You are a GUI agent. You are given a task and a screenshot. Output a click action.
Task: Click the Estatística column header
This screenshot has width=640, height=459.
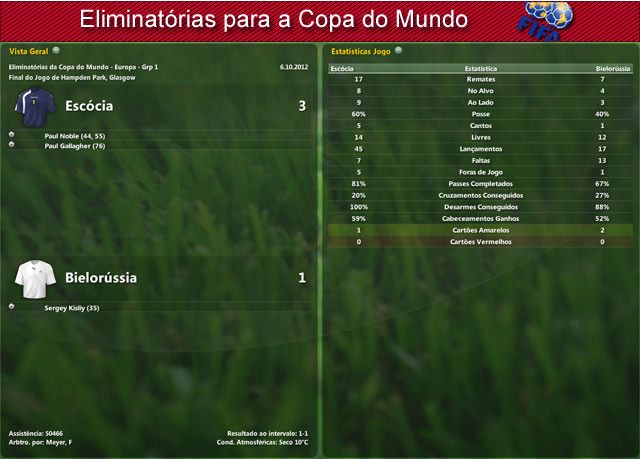click(481, 68)
